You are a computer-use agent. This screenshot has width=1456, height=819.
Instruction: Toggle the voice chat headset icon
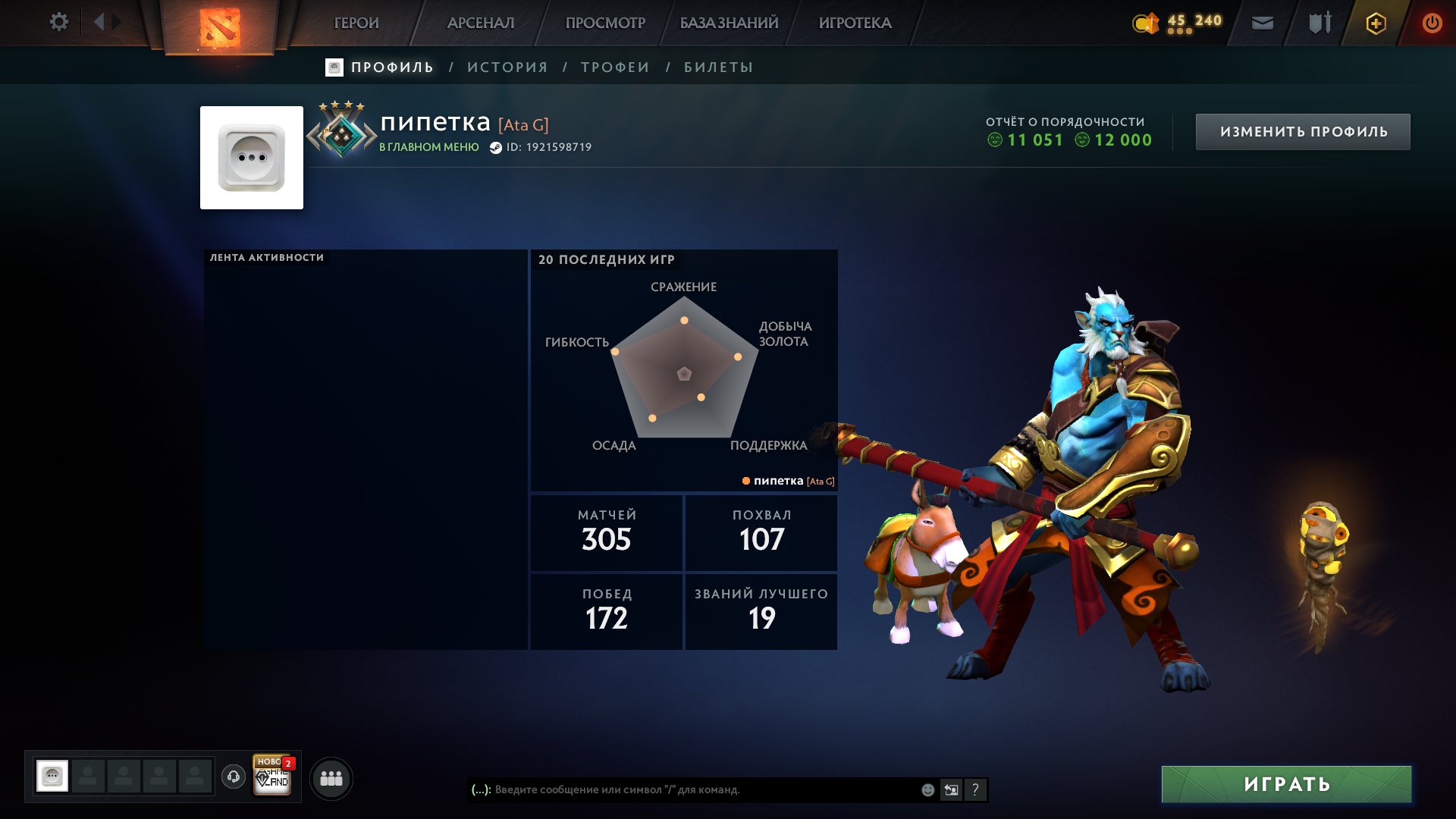tap(234, 777)
